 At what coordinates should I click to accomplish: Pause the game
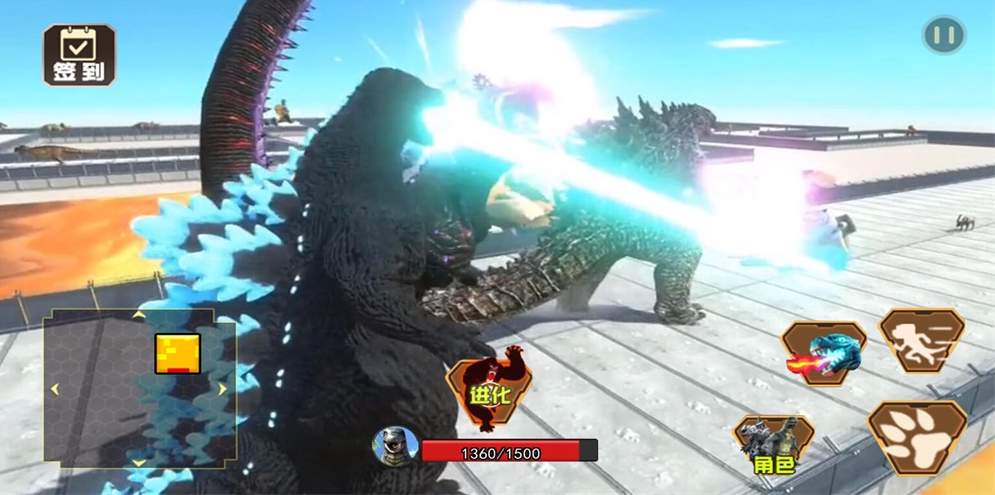943,36
